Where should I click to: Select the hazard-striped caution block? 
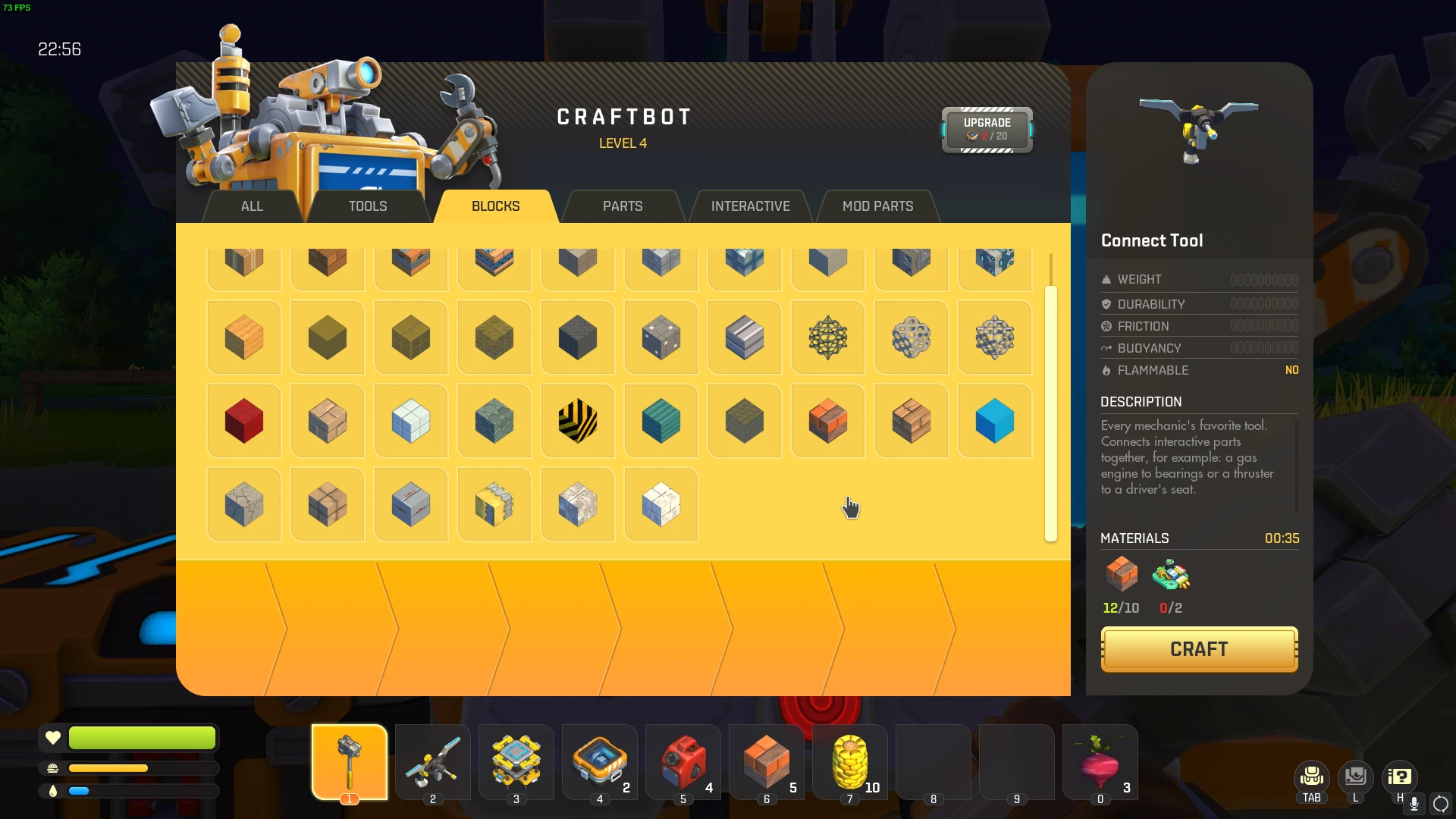577,421
